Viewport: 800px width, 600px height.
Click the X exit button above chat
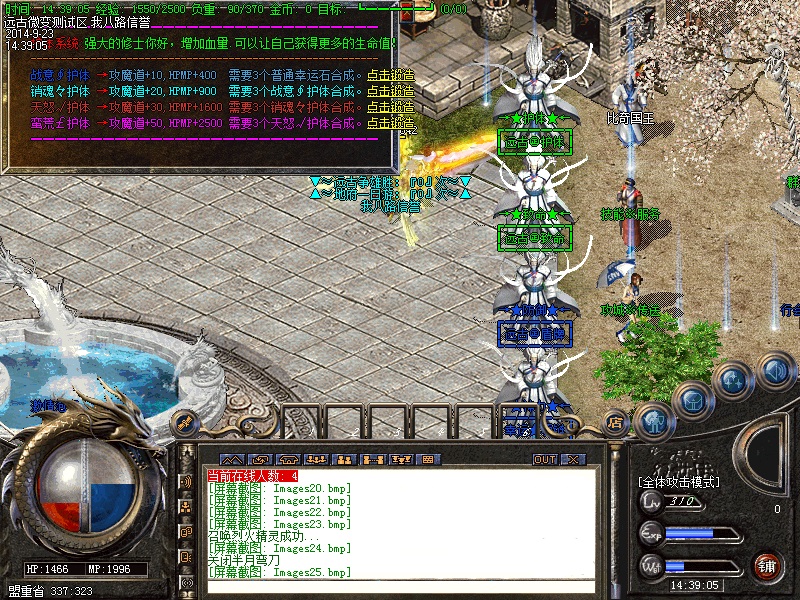[x=573, y=460]
